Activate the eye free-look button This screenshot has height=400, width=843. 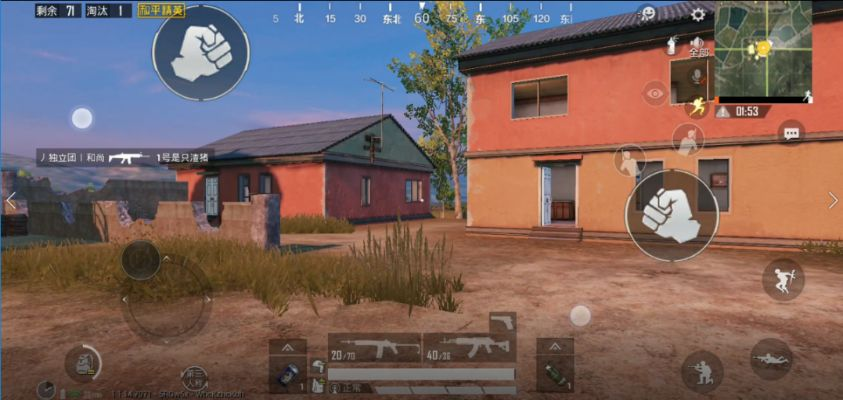click(655, 95)
